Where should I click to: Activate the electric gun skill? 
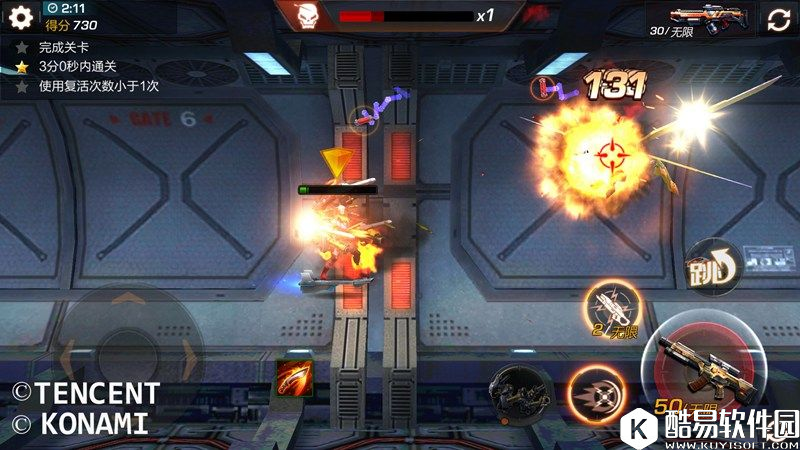pos(613,307)
